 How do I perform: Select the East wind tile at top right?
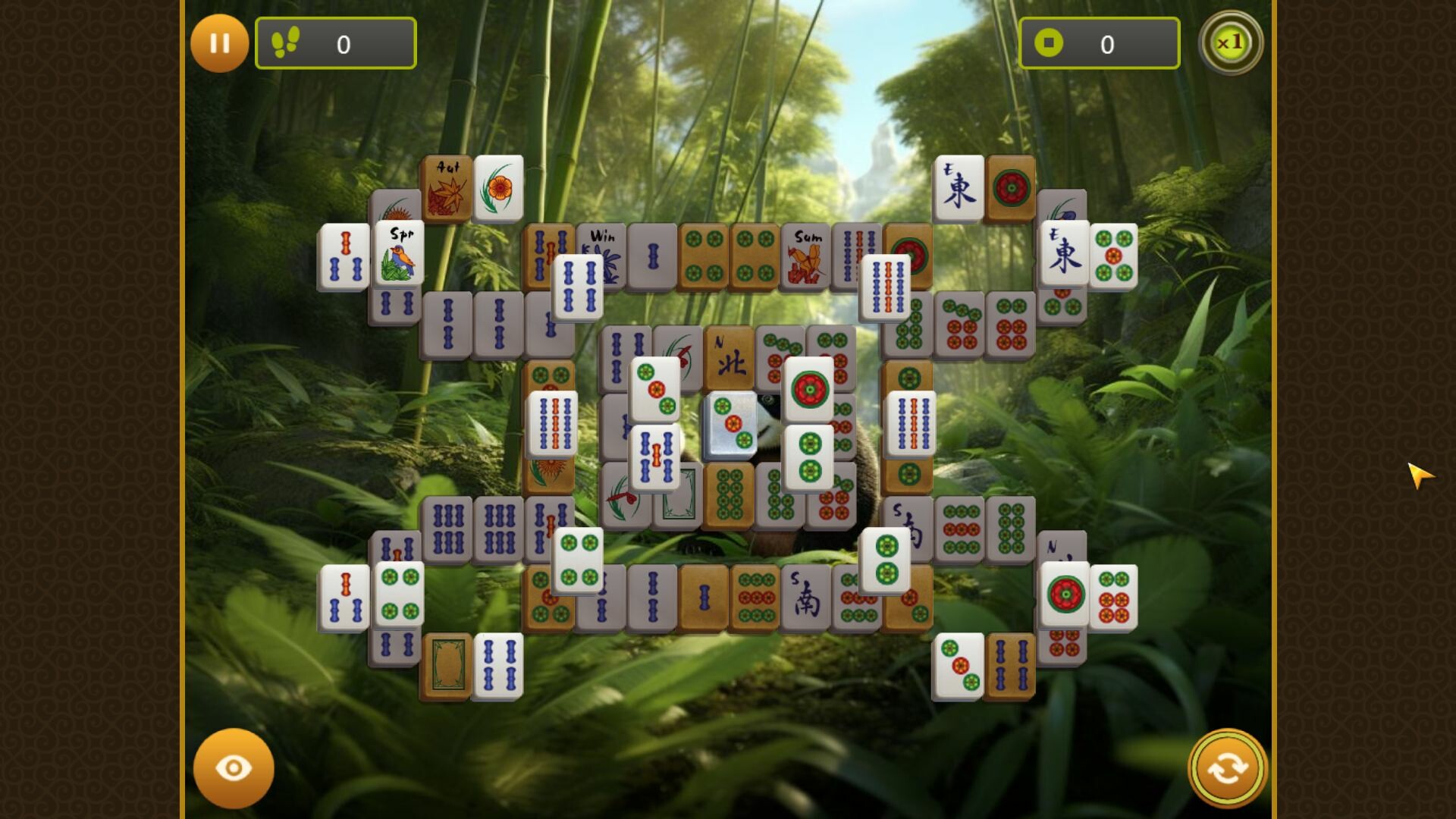959,188
